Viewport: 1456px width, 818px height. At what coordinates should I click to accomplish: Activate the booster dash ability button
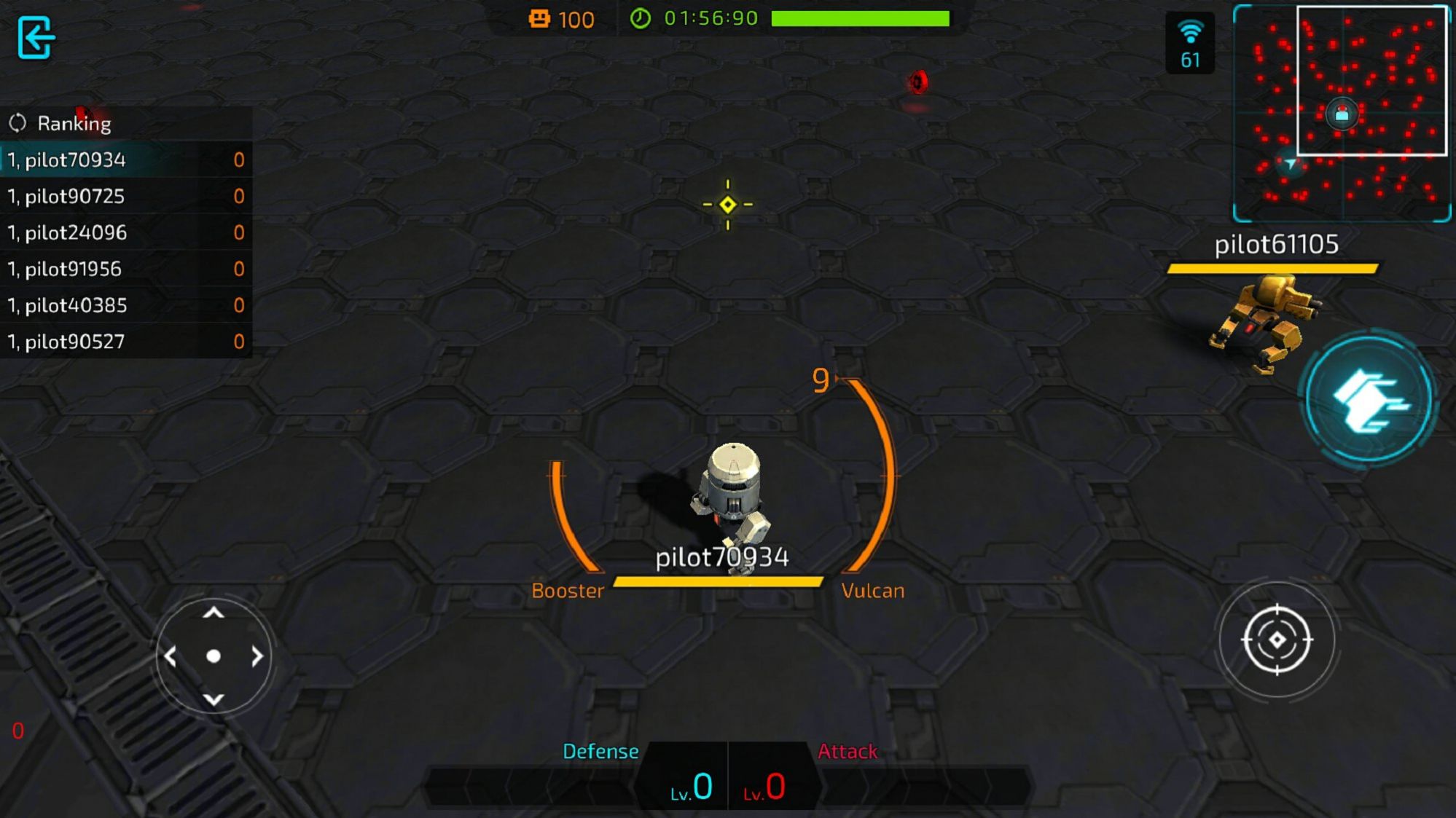[x=1369, y=399]
